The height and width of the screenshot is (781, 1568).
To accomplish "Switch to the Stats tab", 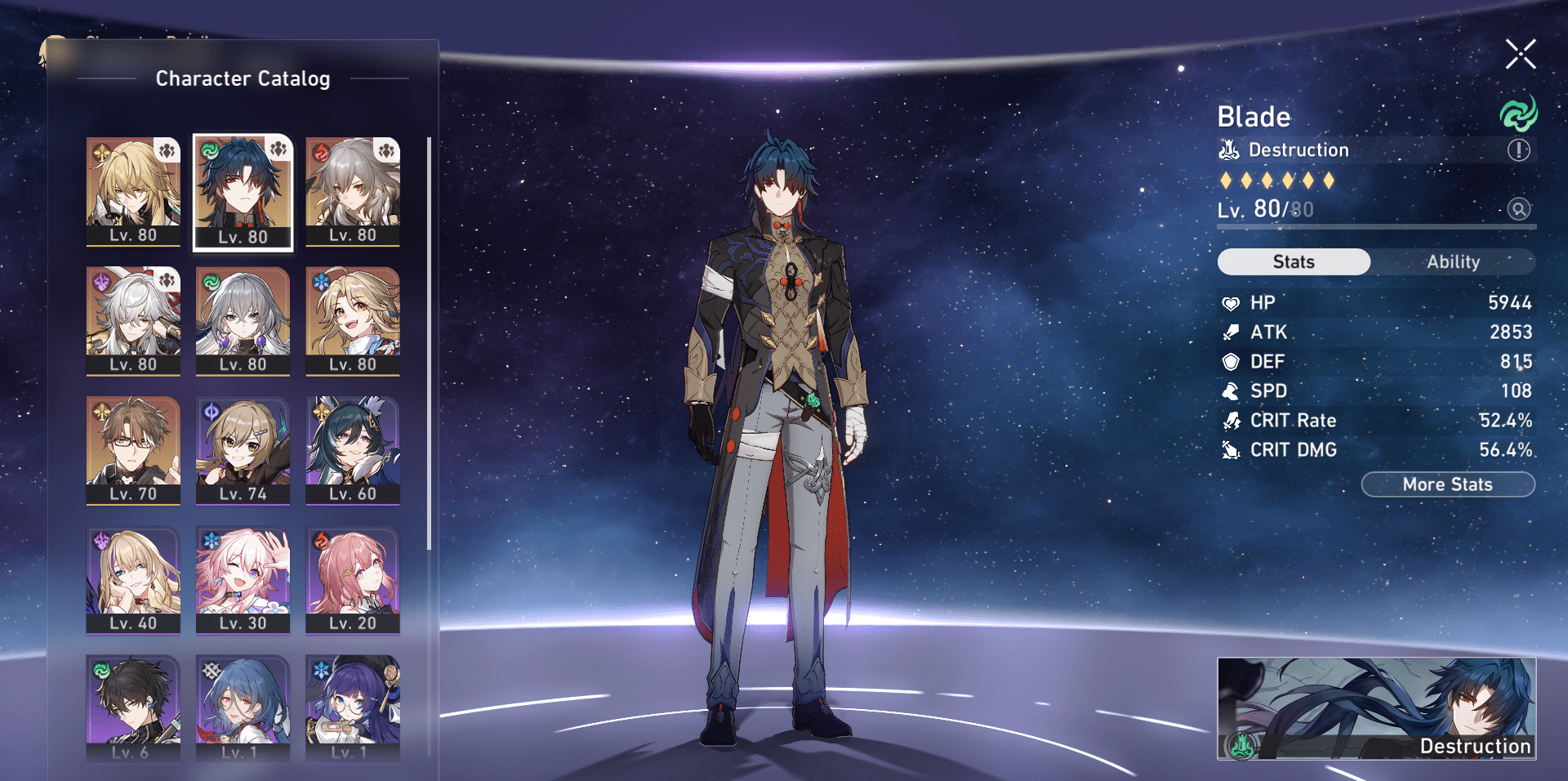I will [x=1293, y=261].
